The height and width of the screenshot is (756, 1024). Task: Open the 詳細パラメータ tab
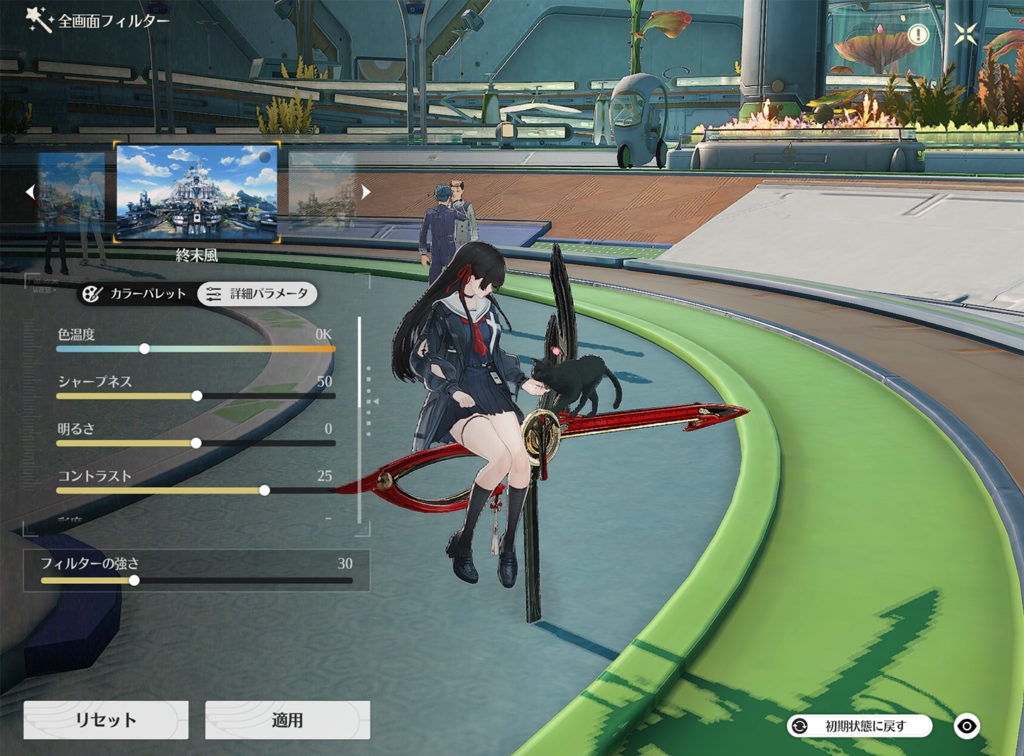pyautogui.click(x=257, y=294)
